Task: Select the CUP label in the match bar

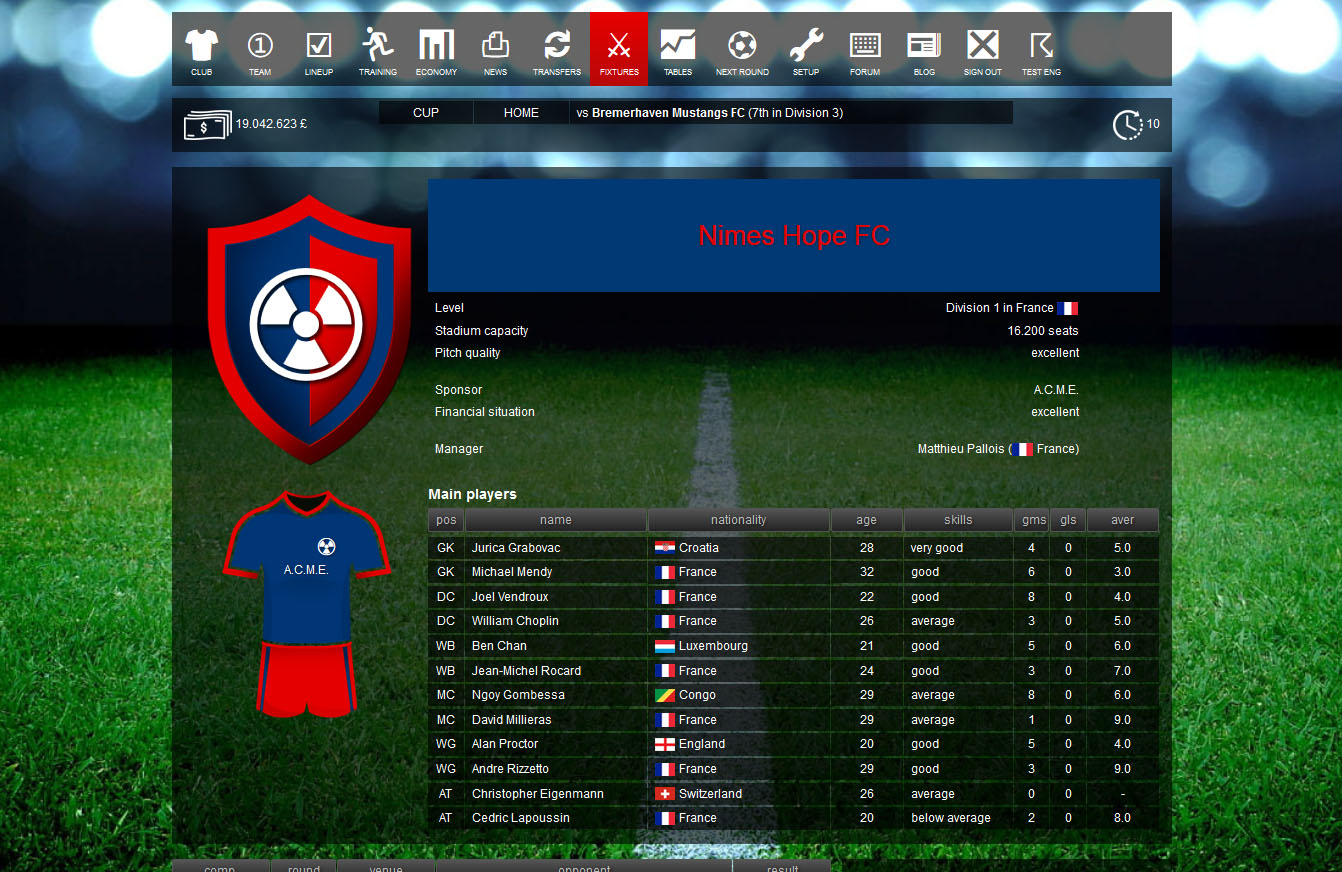Action: (425, 112)
